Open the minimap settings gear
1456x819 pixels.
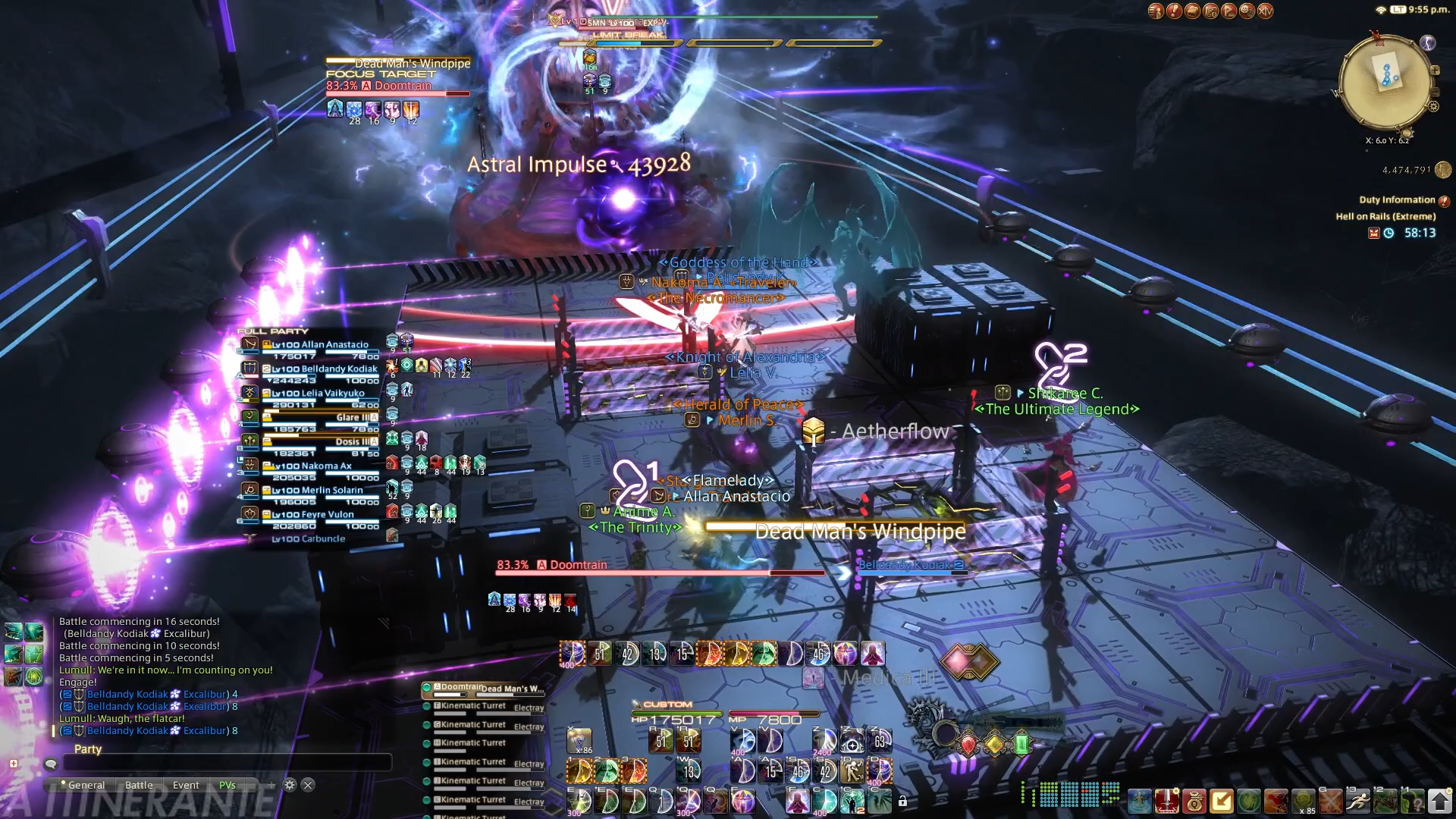click(x=1434, y=107)
